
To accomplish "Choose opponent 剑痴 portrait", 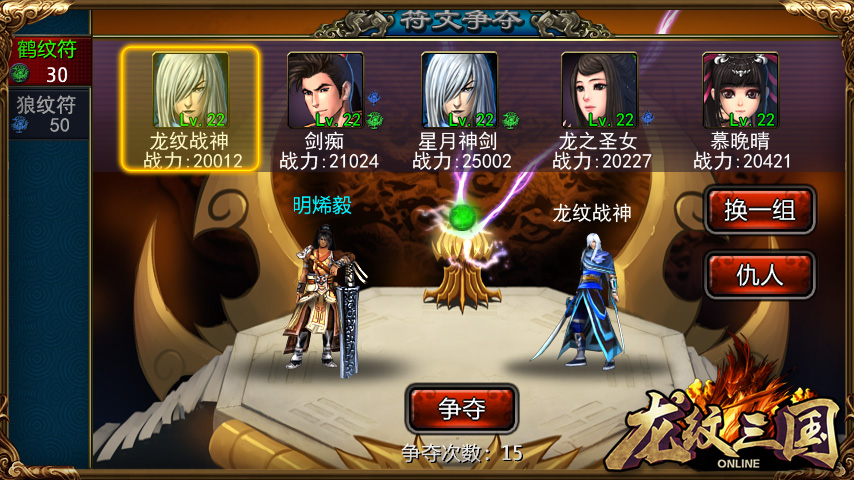I will [x=326, y=91].
